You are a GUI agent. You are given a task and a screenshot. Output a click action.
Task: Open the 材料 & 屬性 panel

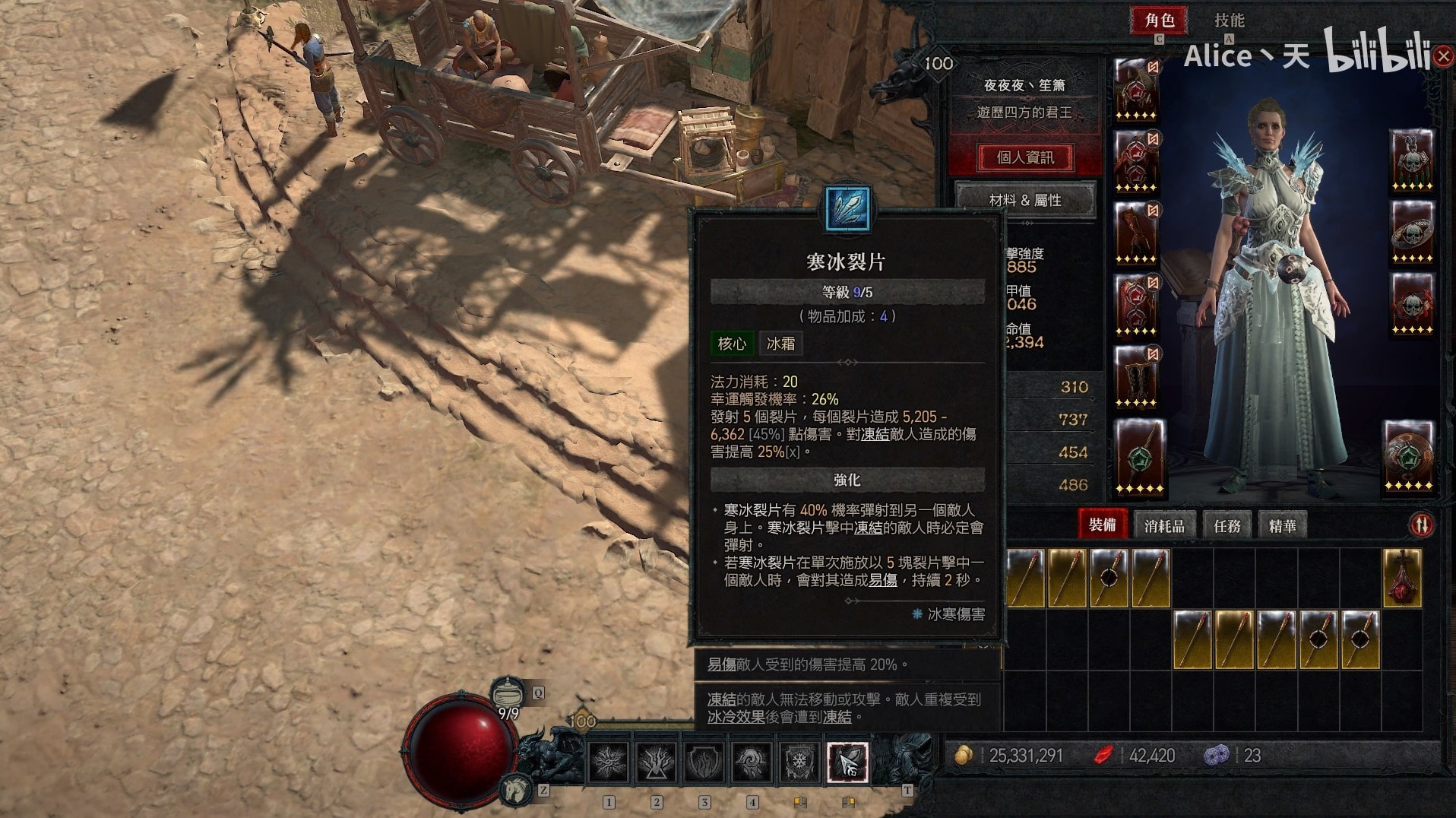point(1024,200)
